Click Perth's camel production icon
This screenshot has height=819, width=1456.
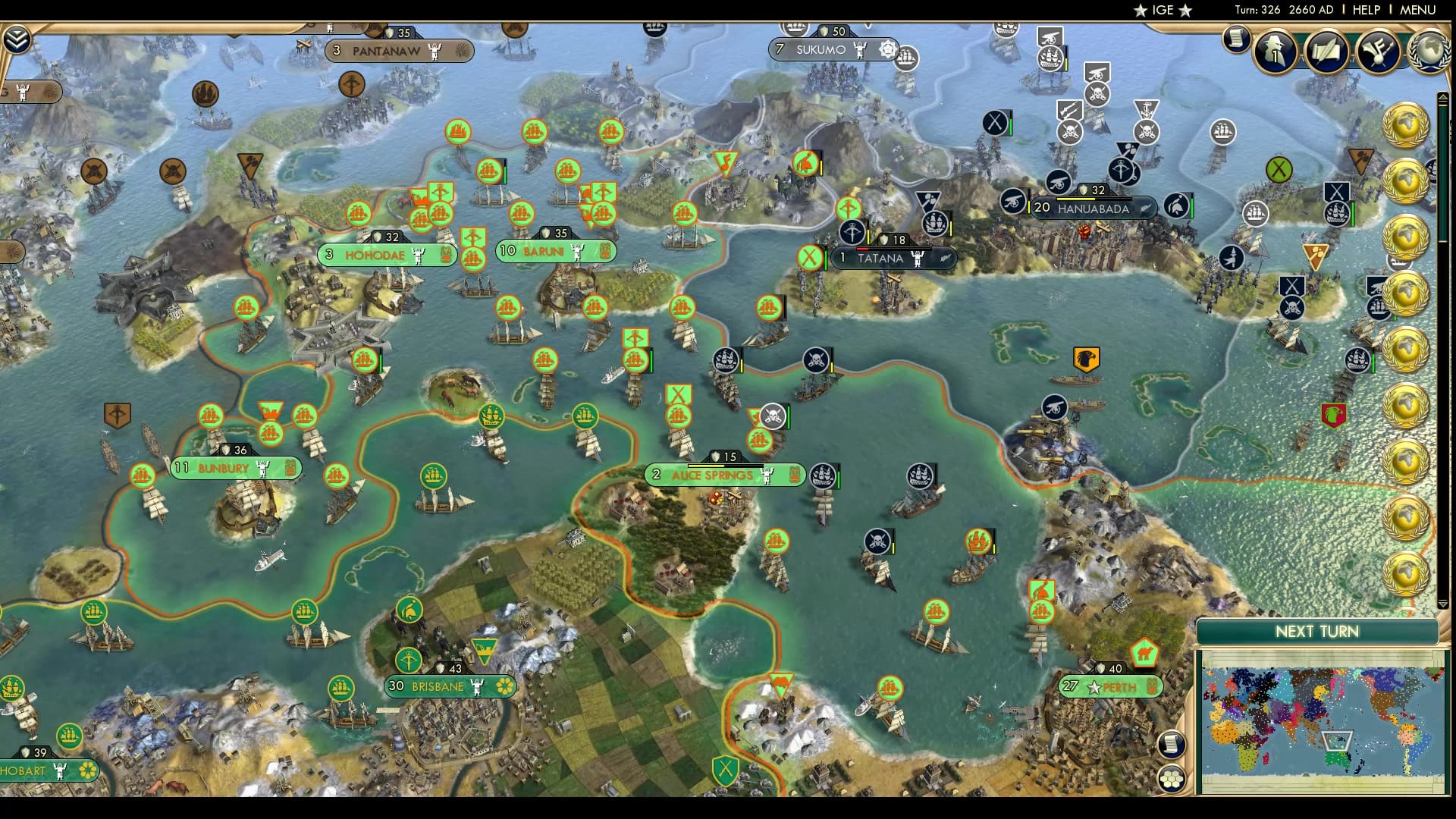(1144, 651)
